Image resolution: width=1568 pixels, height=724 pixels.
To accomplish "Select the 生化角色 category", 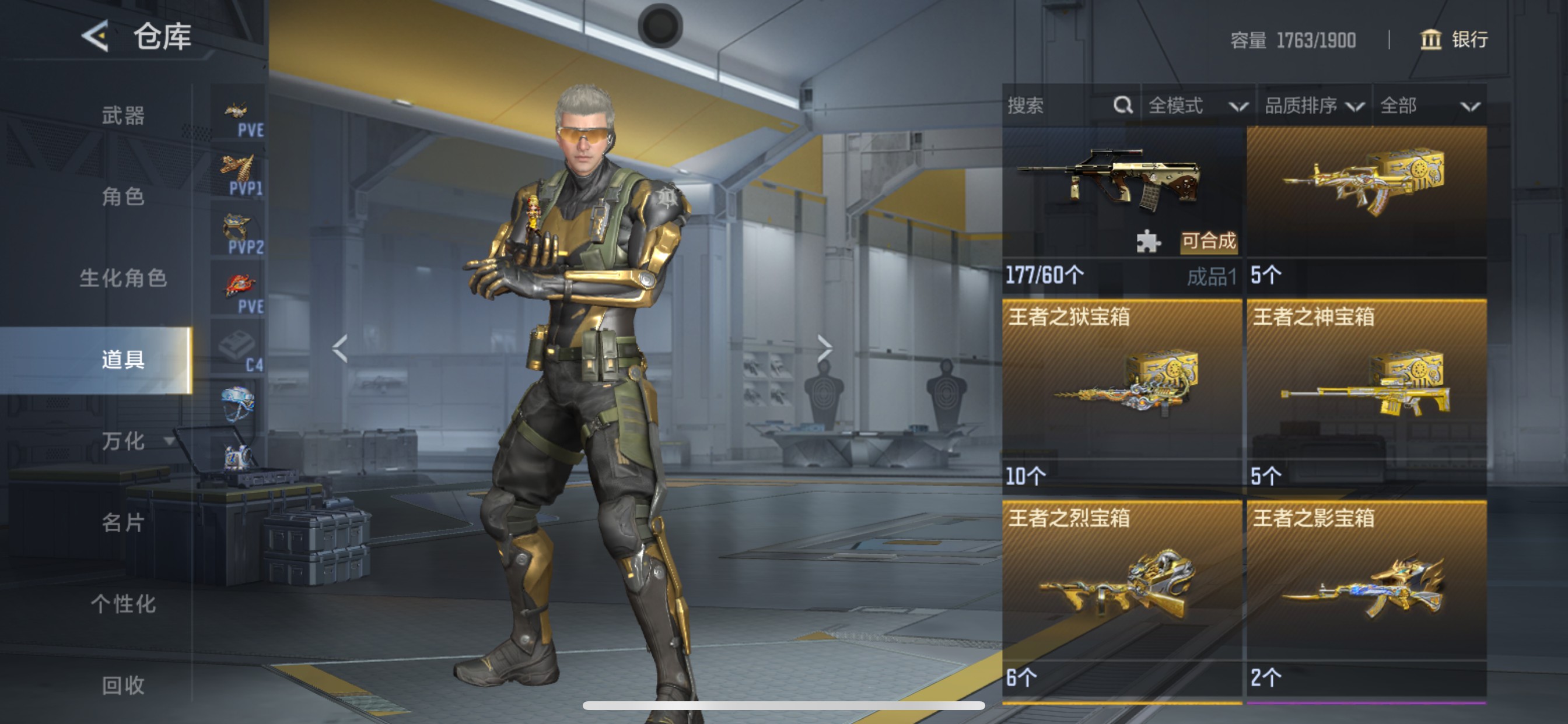I will pyautogui.click(x=123, y=278).
